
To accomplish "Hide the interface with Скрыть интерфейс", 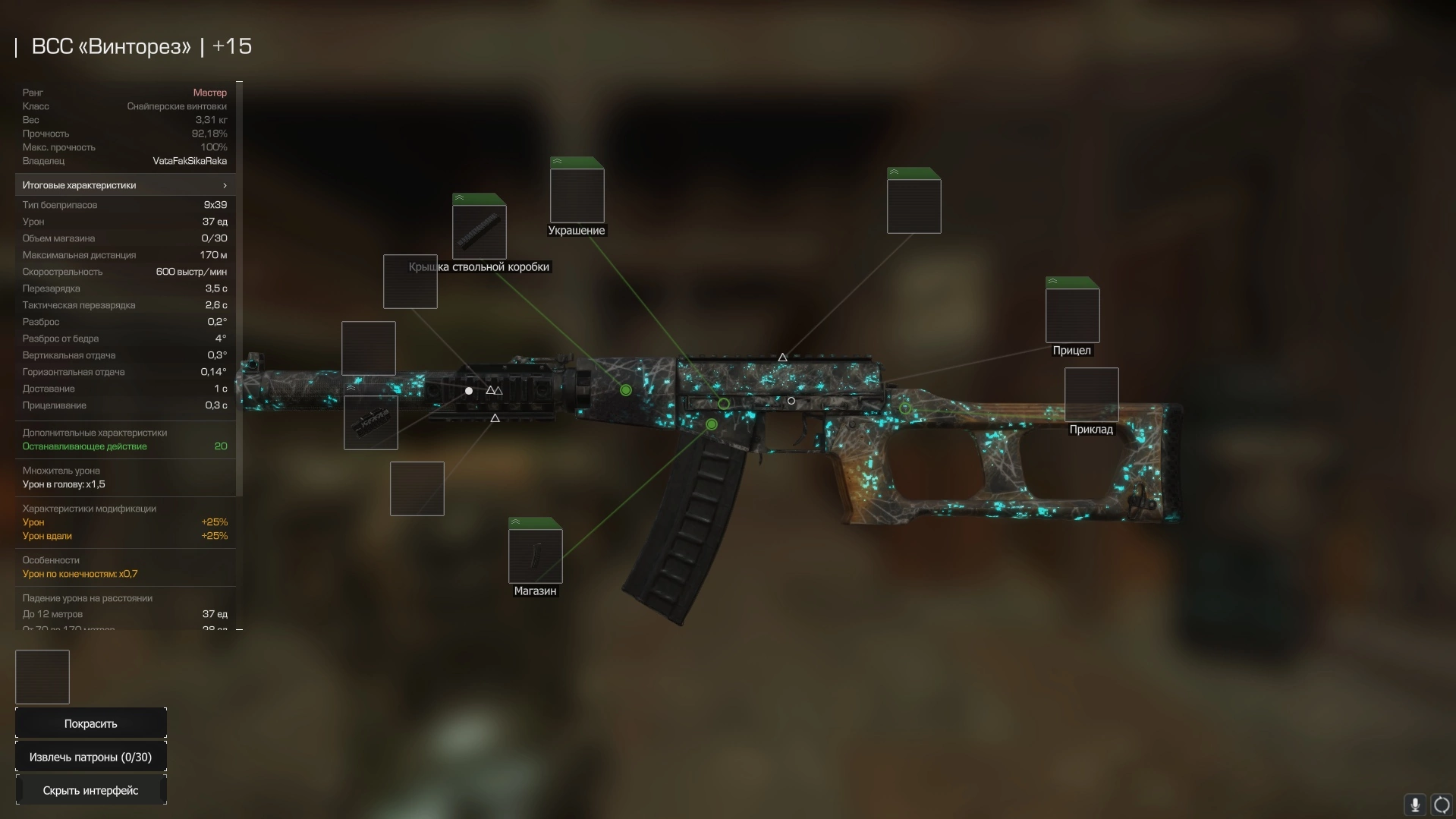I will click(x=90, y=790).
